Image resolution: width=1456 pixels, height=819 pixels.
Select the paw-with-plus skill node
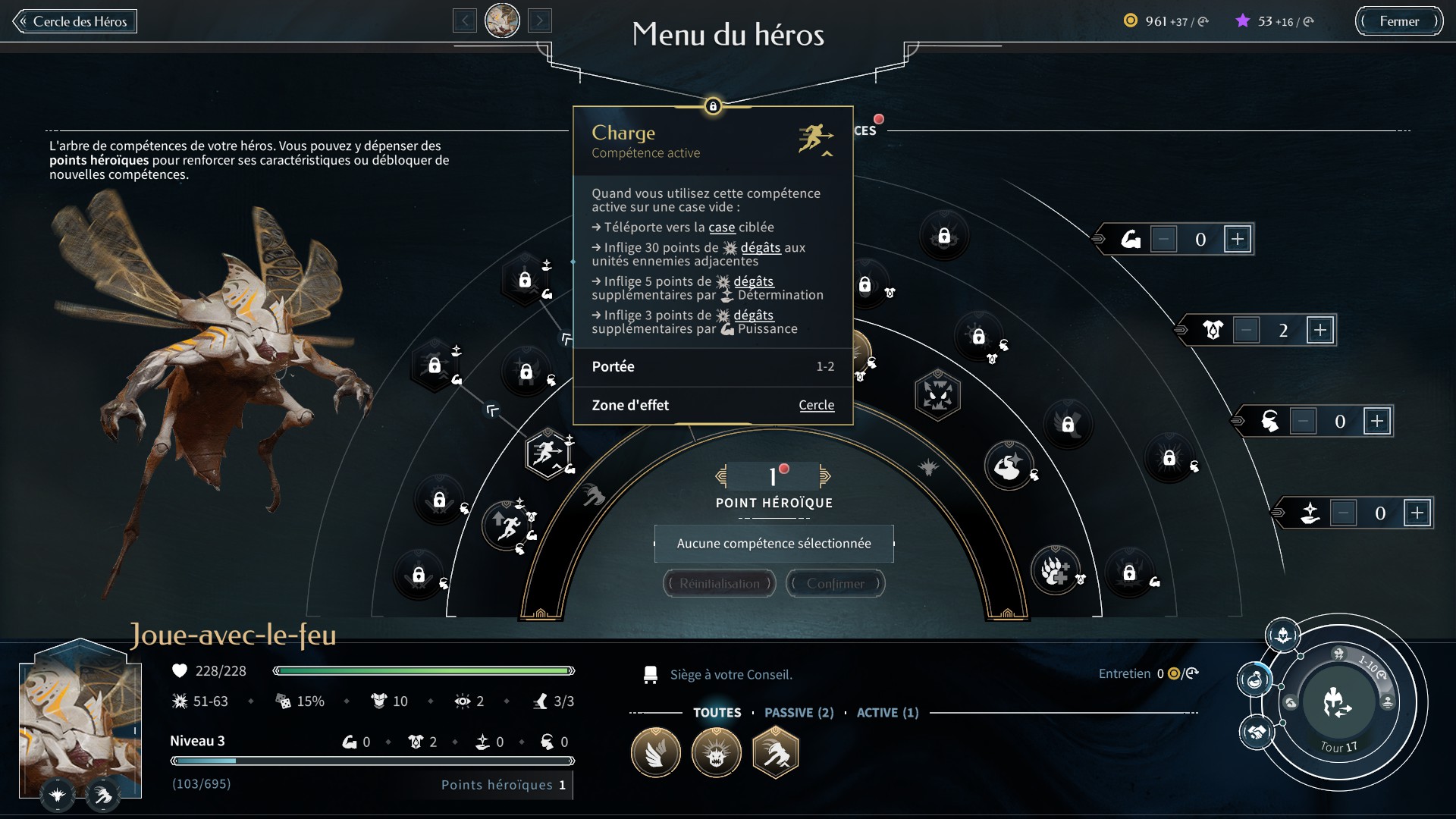click(x=1054, y=570)
